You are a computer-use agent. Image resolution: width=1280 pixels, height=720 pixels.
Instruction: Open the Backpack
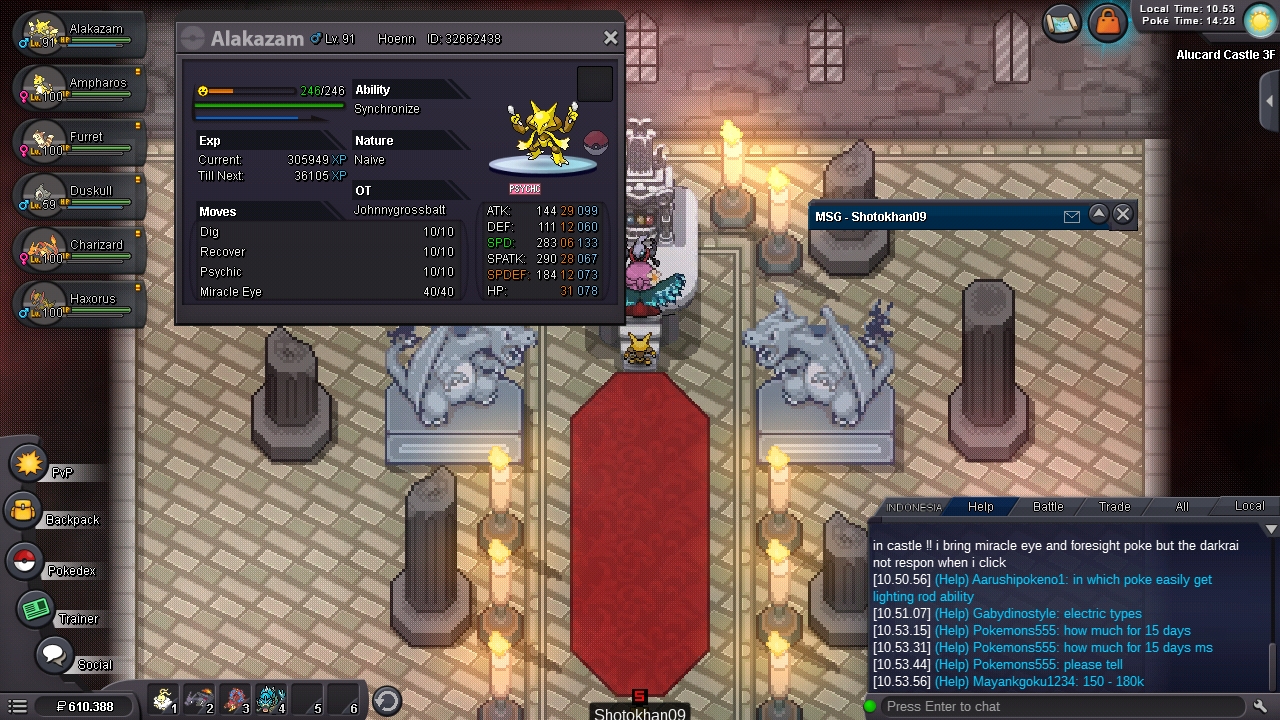click(x=24, y=512)
